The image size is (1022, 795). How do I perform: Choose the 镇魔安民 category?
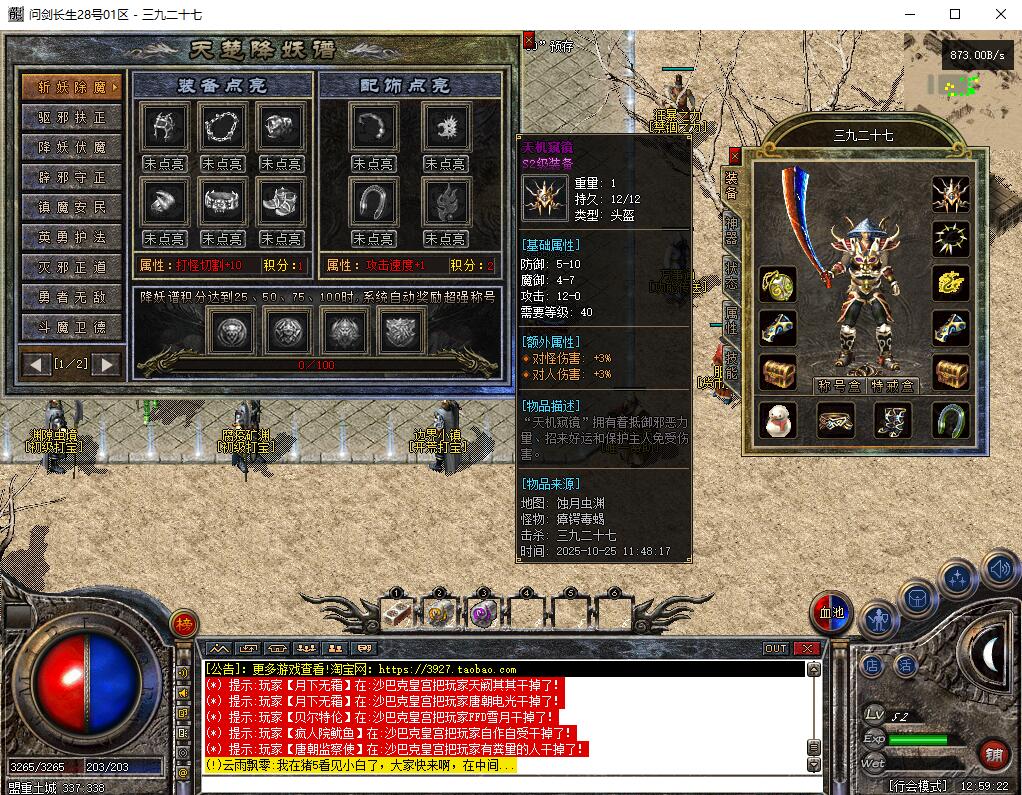(x=72, y=207)
